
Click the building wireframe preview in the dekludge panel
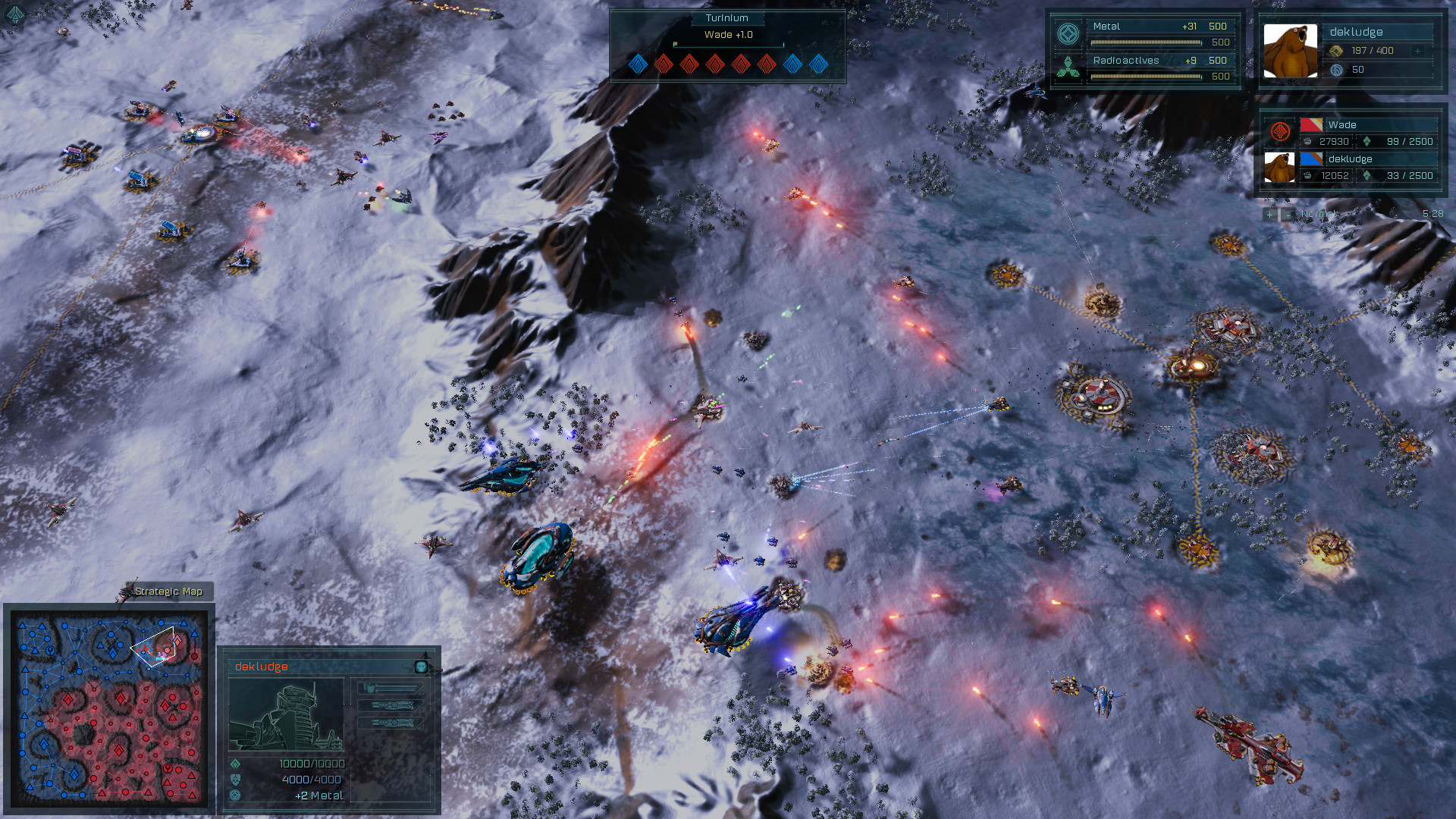tap(286, 714)
